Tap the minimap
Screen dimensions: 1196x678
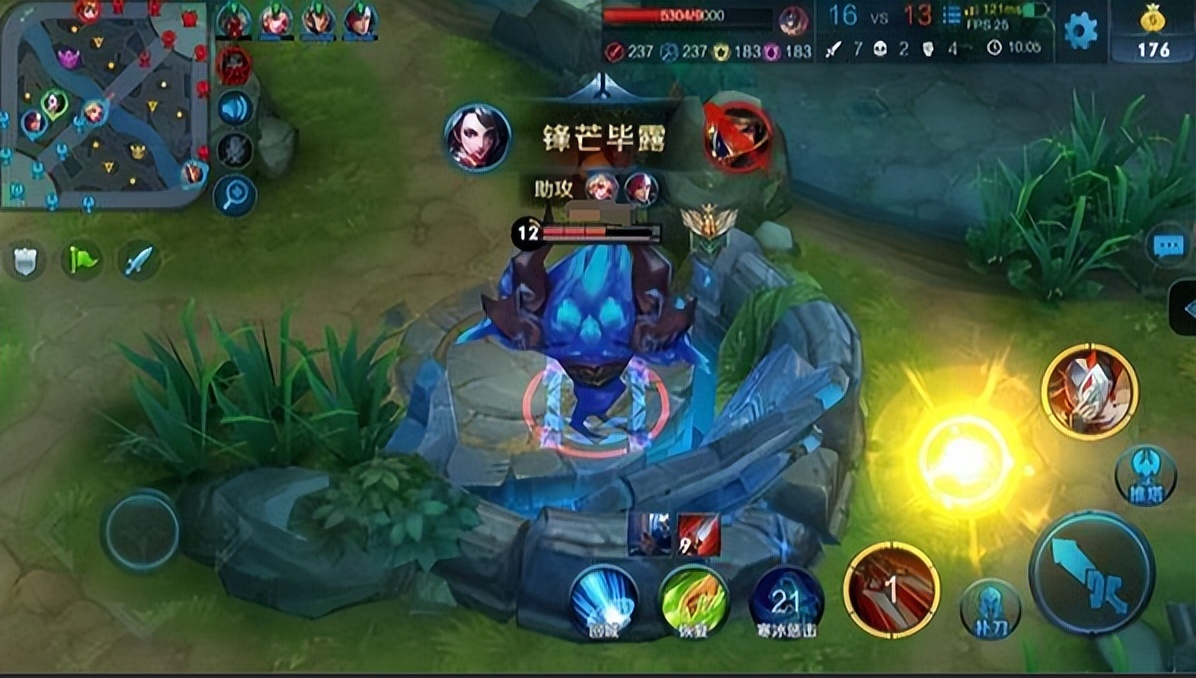[x=103, y=103]
